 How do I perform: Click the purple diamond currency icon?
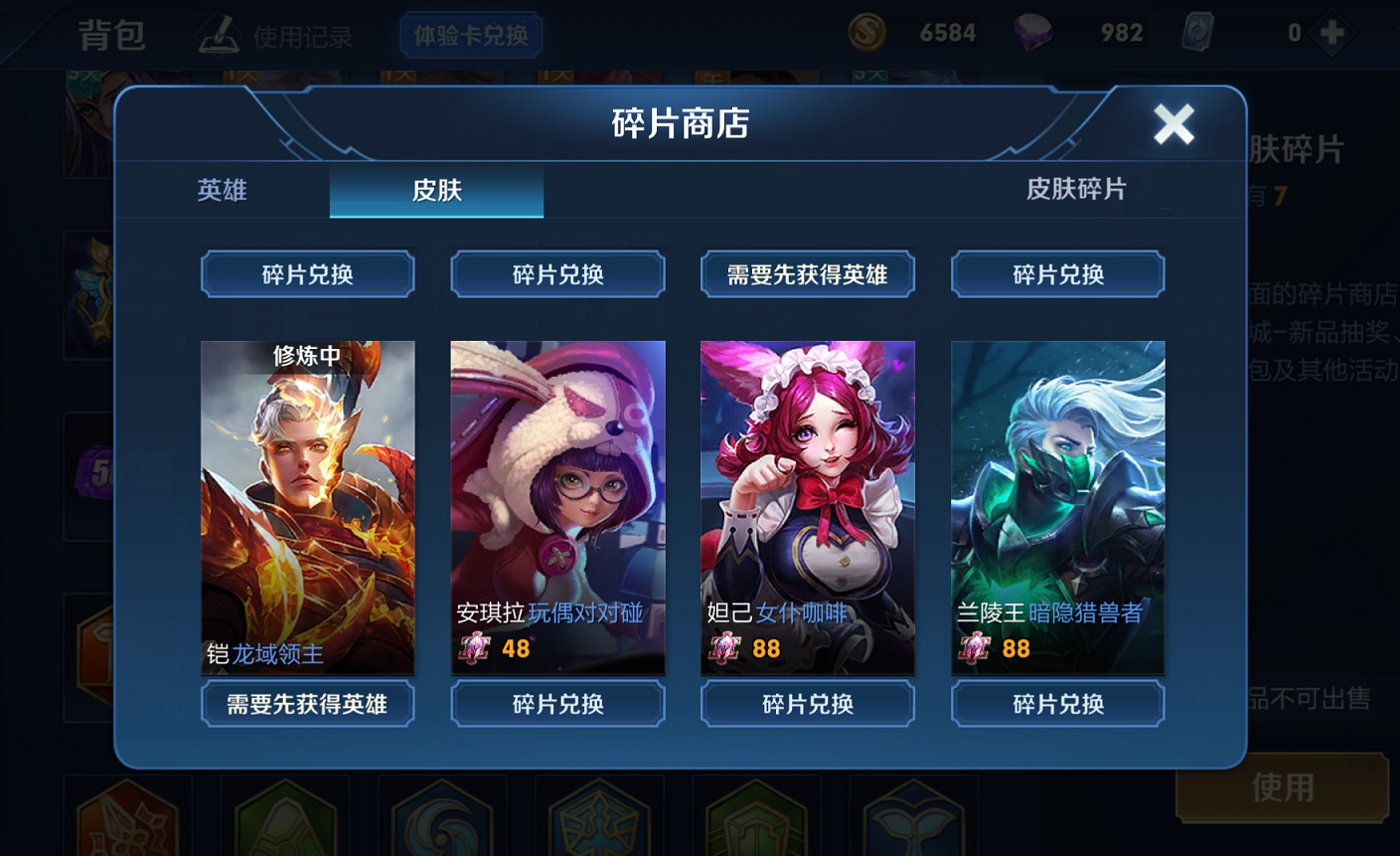tap(1035, 32)
